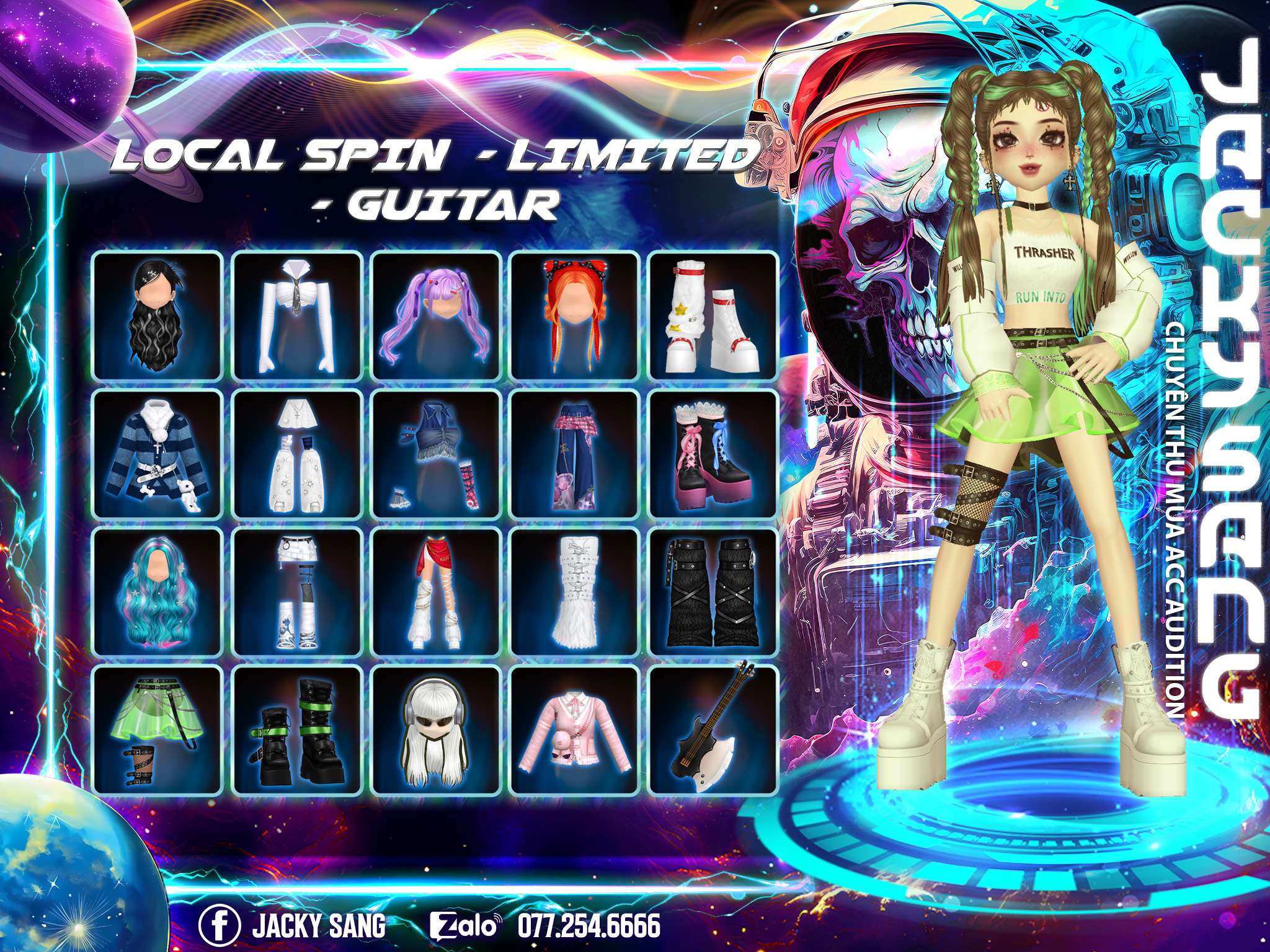Pick the teal wavy hairstyle

[x=158, y=592]
